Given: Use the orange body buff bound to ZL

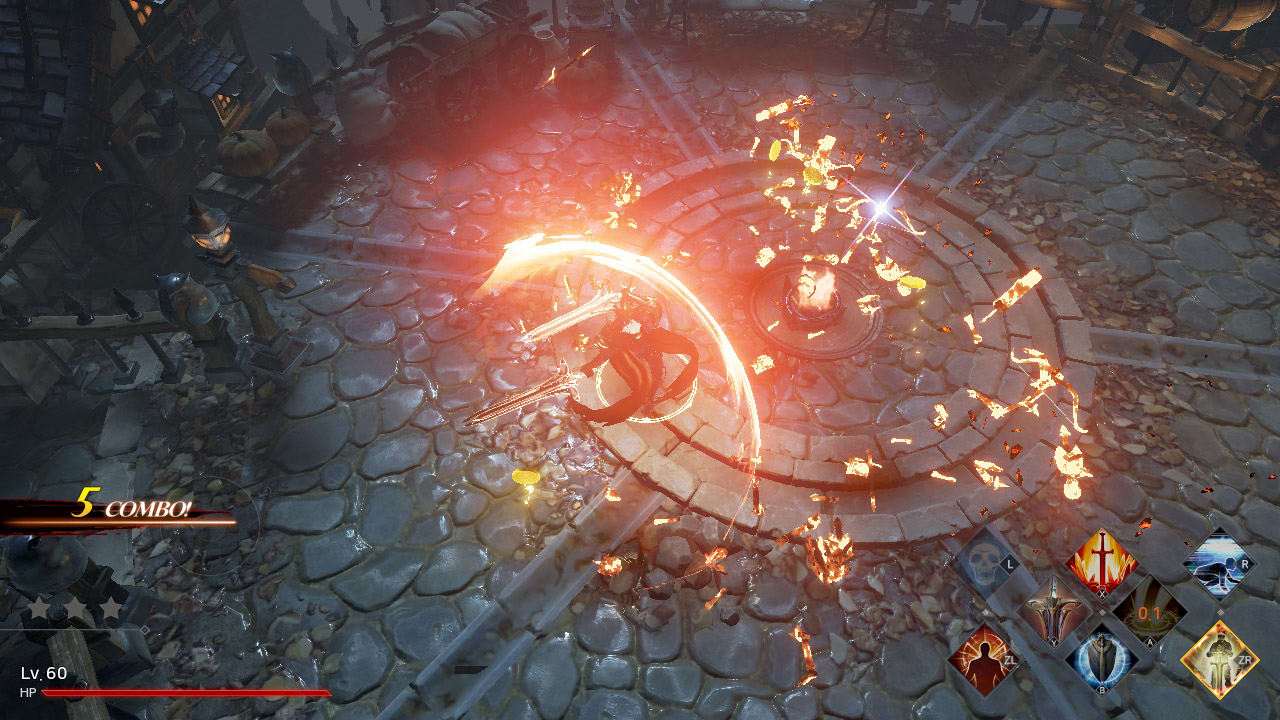Looking at the screenshot, I should pyautogui.click(x=983, y=659).
